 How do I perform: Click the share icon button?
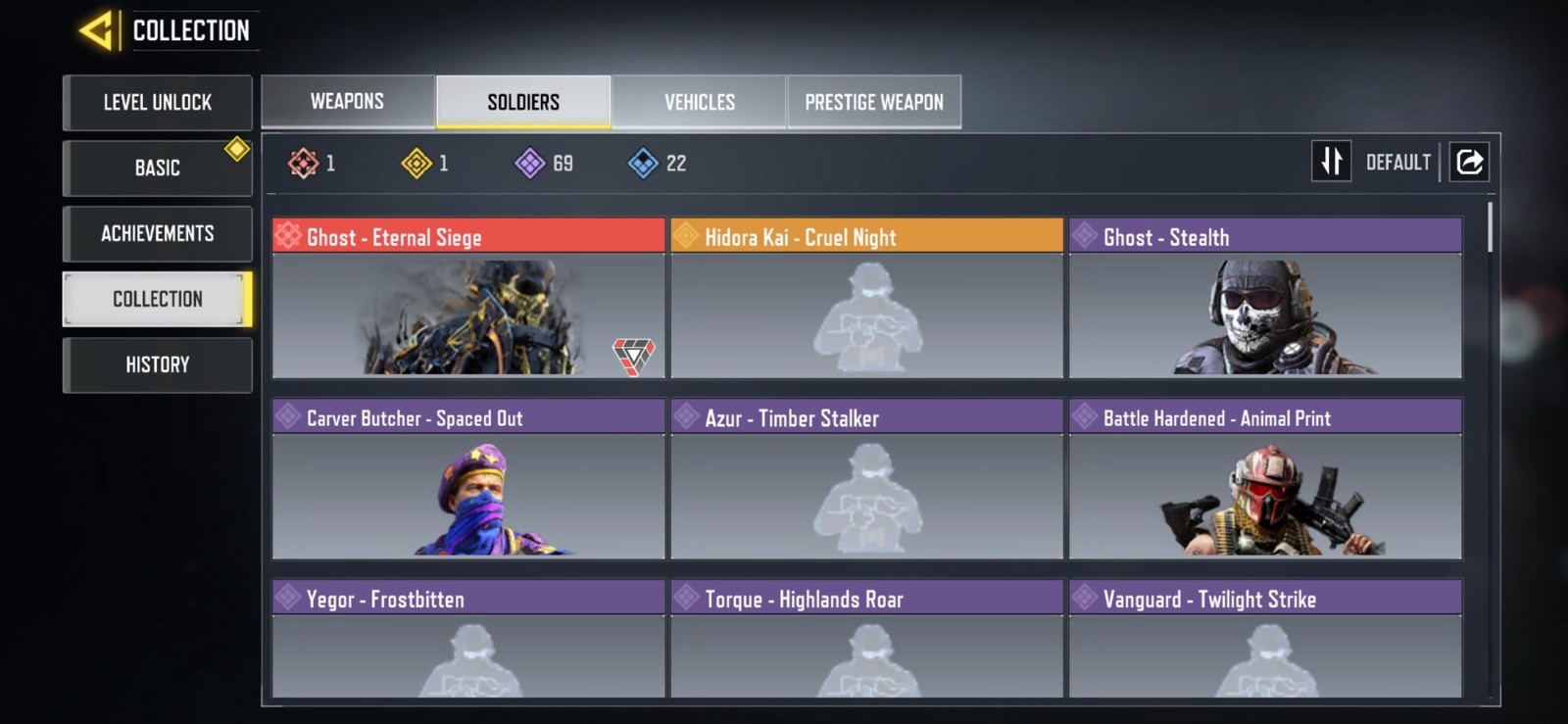(x=1469, y=162)
